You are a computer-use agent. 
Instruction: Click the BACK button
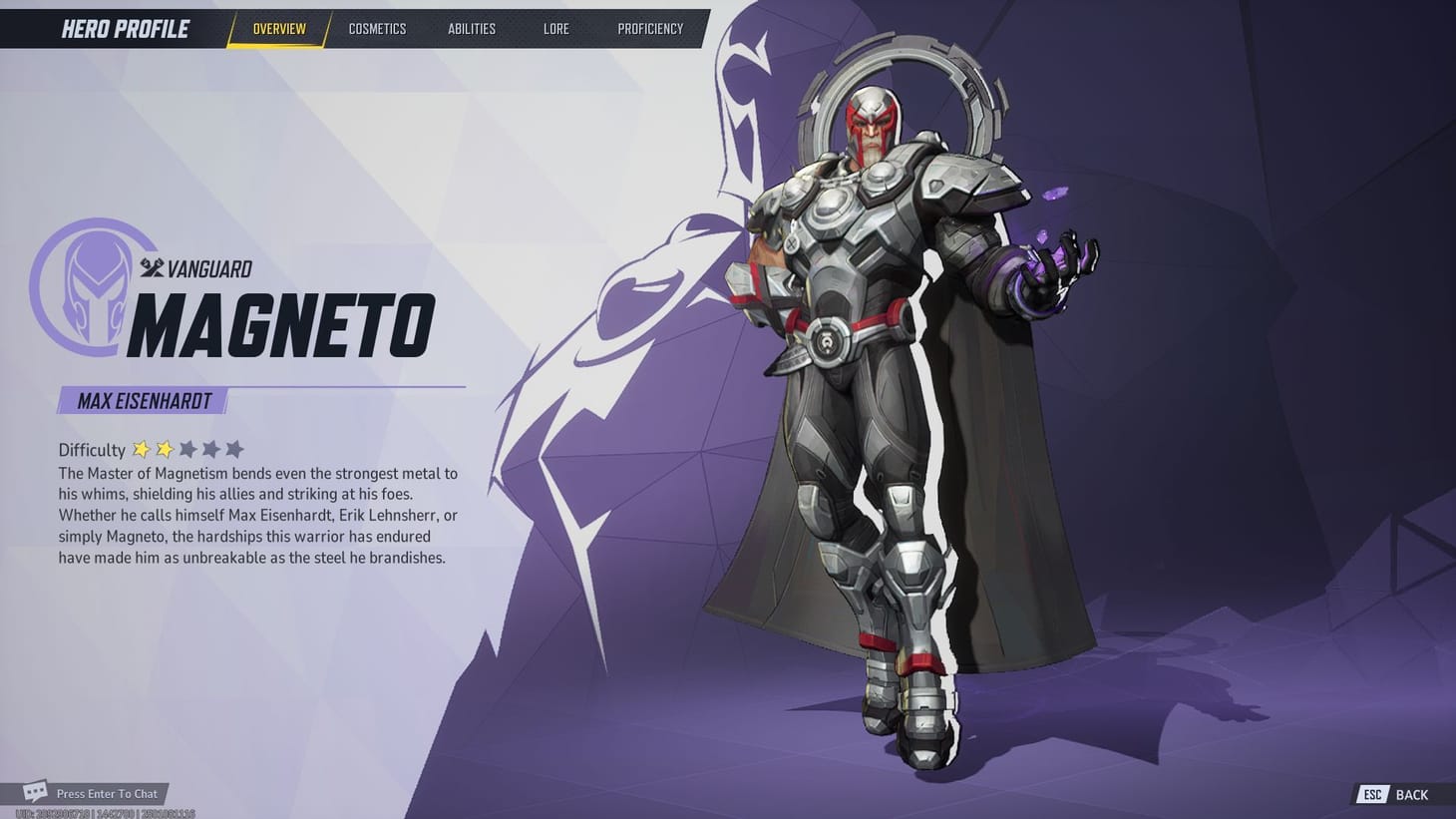point(1411,794)
